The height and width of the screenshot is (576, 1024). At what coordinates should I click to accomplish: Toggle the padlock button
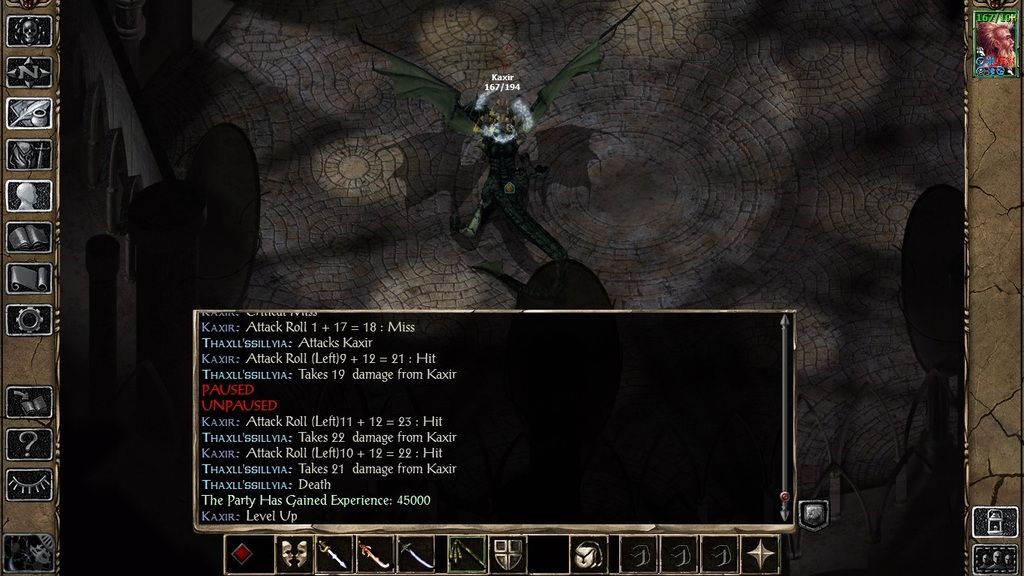tap(995, 521)
